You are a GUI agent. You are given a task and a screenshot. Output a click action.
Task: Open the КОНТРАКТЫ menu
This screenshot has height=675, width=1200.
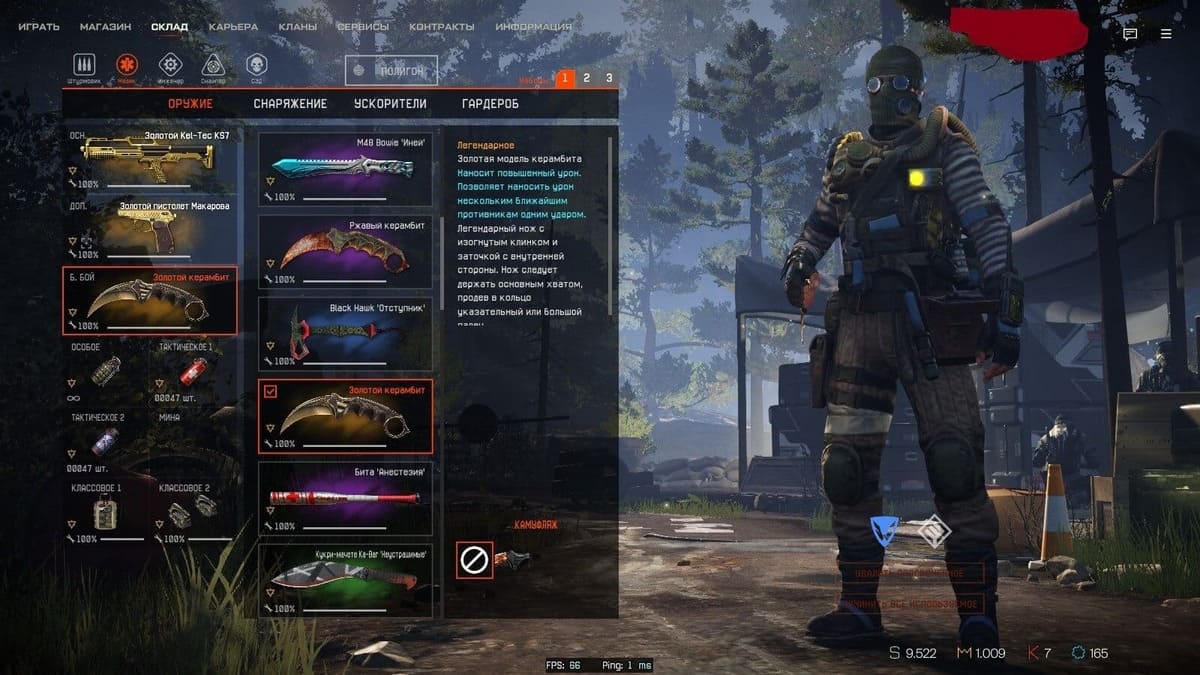(441, 27)
